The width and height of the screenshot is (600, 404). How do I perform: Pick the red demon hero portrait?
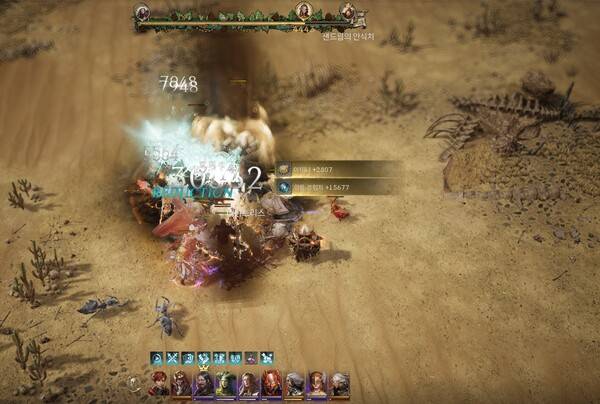[x=272, y=382]
